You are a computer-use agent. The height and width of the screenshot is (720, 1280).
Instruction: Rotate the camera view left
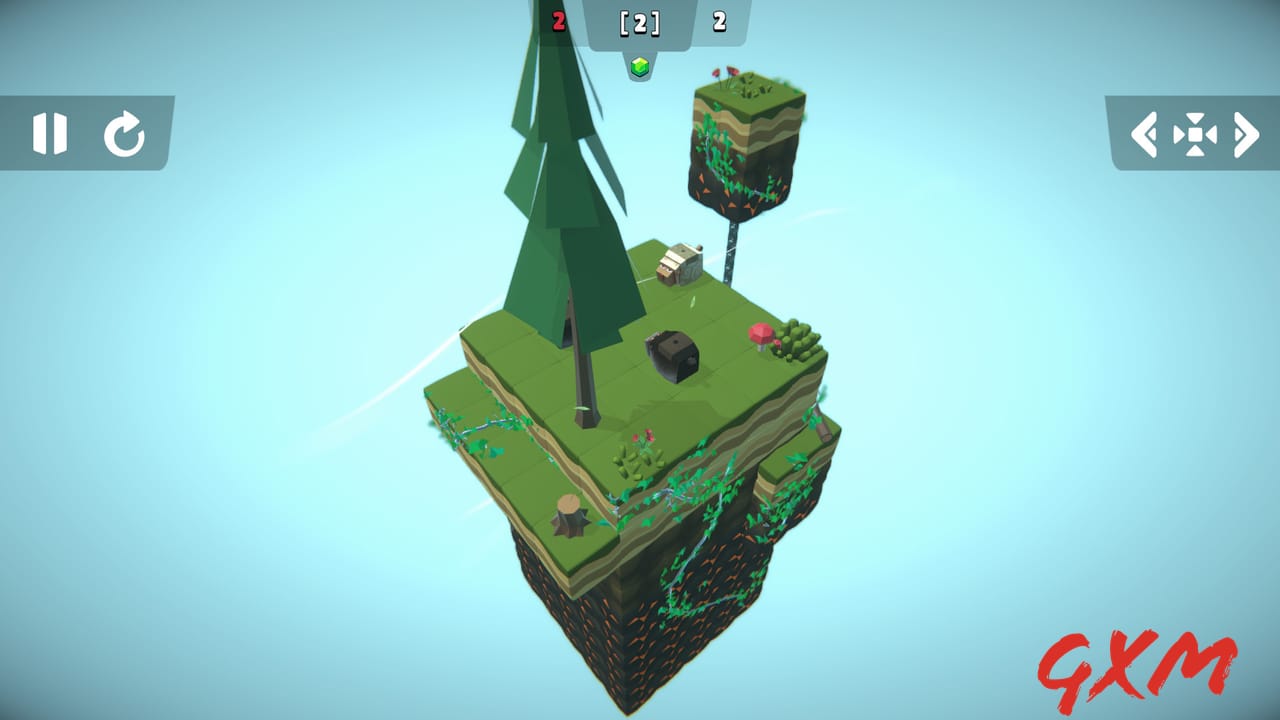1145,134
